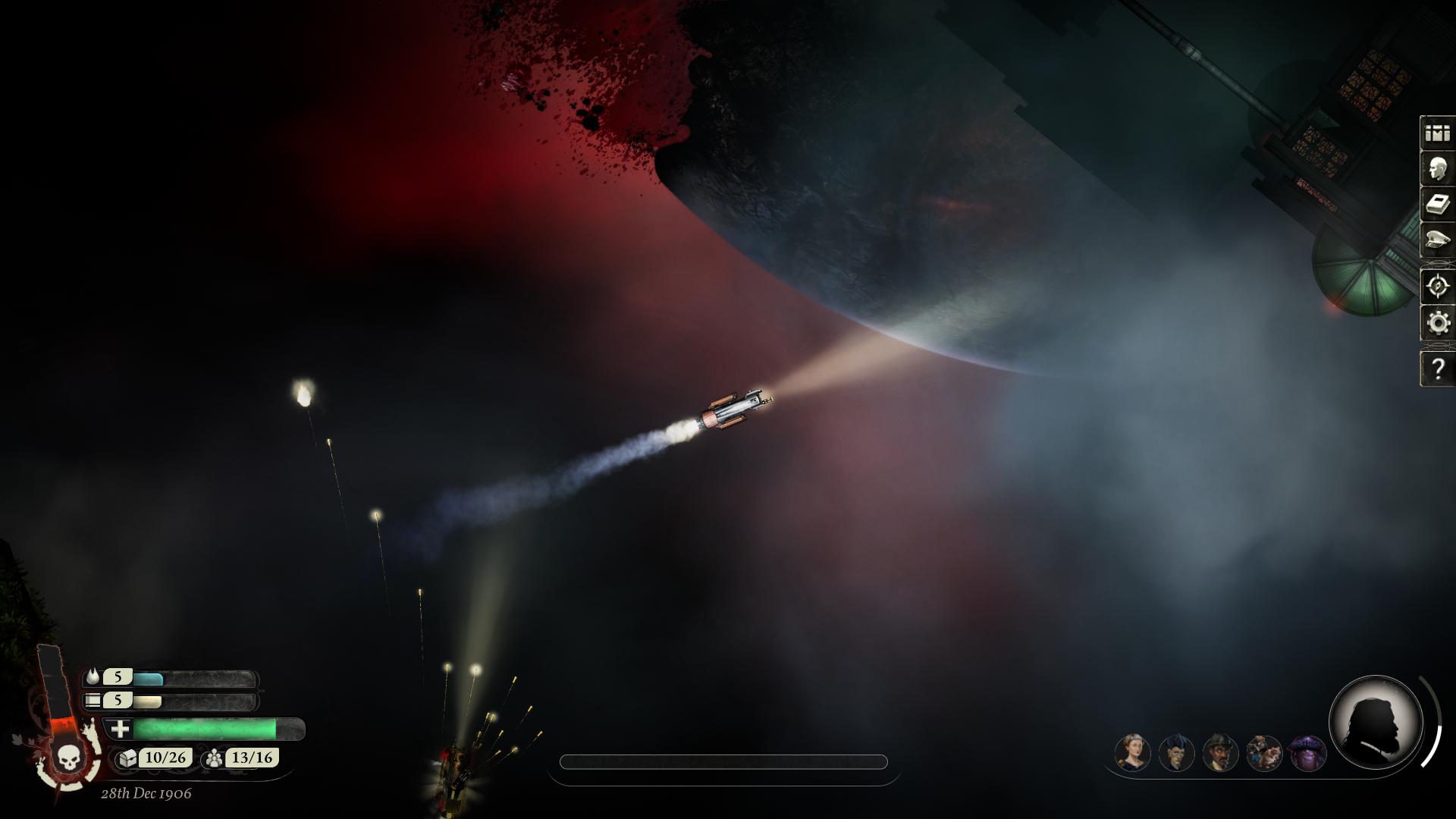Open the cargo hold panel
The height and width of the screenshot is (819, 1456).
pyautogui.click(x=1436, y=133)
